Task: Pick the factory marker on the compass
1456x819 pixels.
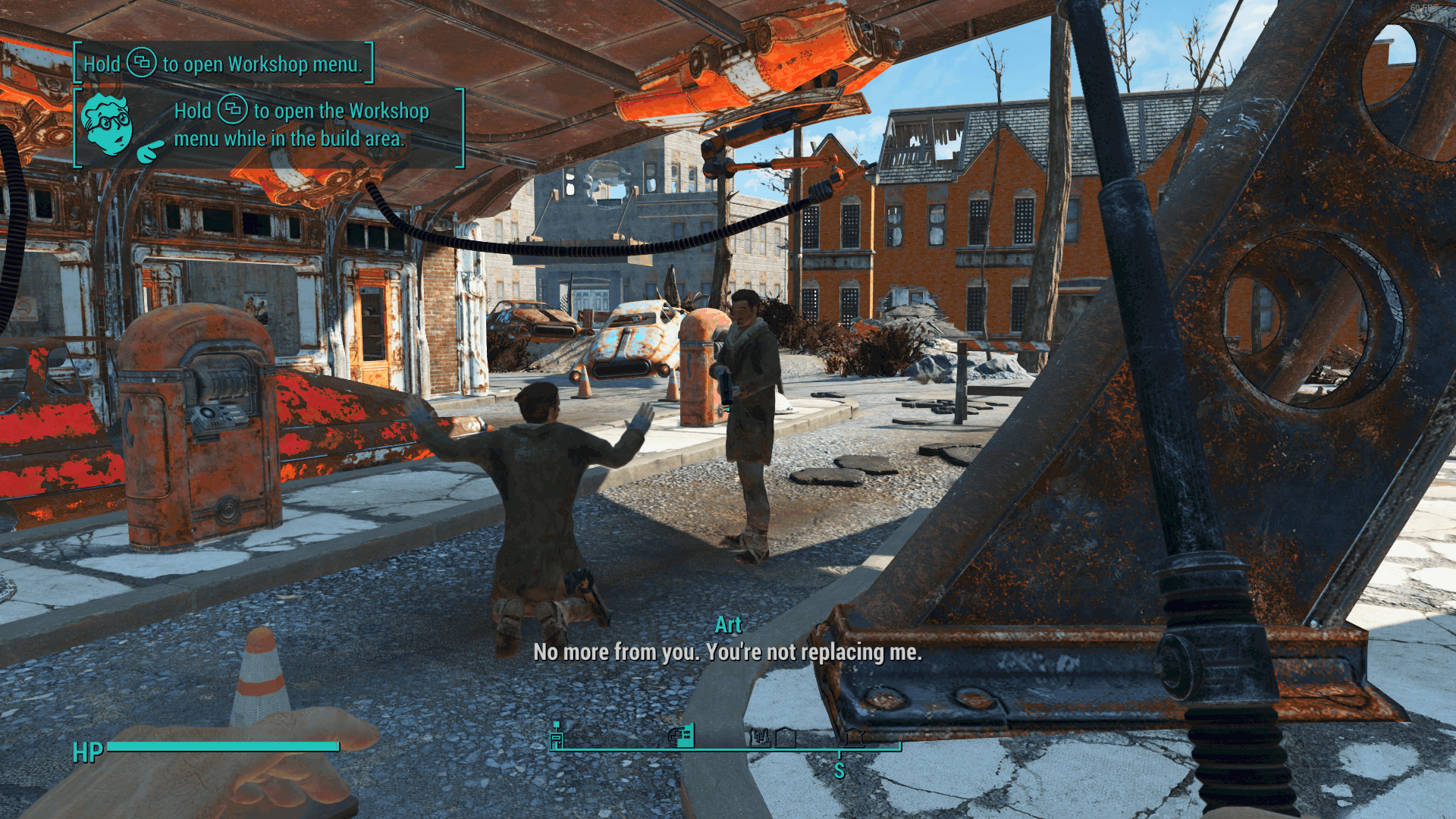Action: click(760, 736)
